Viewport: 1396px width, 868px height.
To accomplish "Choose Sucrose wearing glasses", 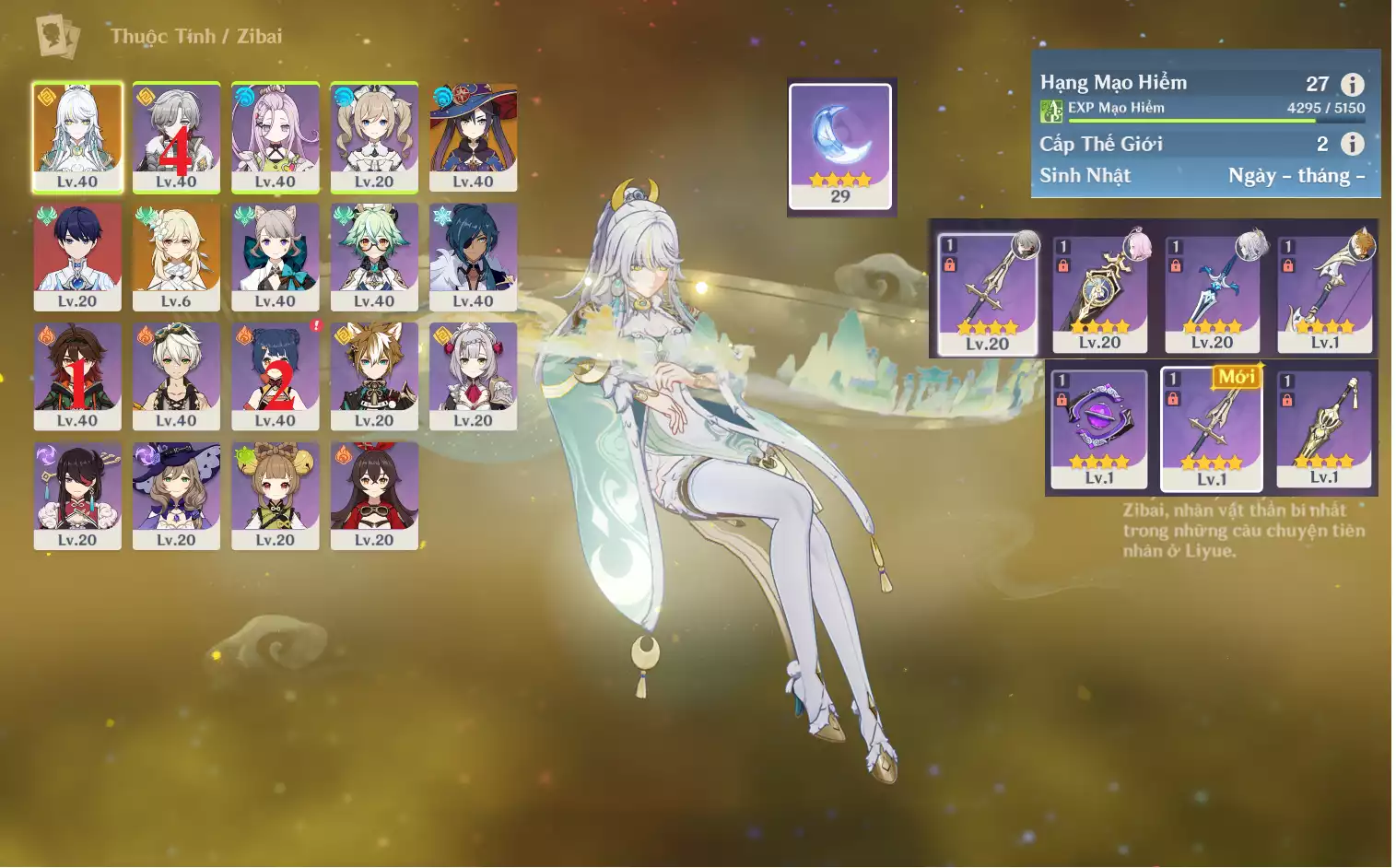I will pos(373,256).
